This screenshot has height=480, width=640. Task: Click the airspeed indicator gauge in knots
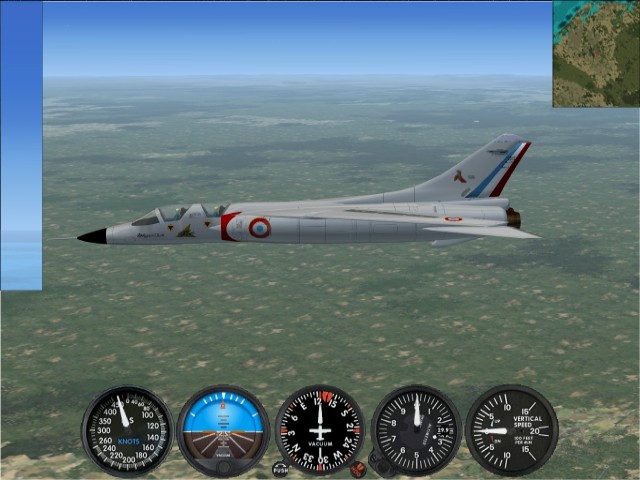(x=127, y=430)
